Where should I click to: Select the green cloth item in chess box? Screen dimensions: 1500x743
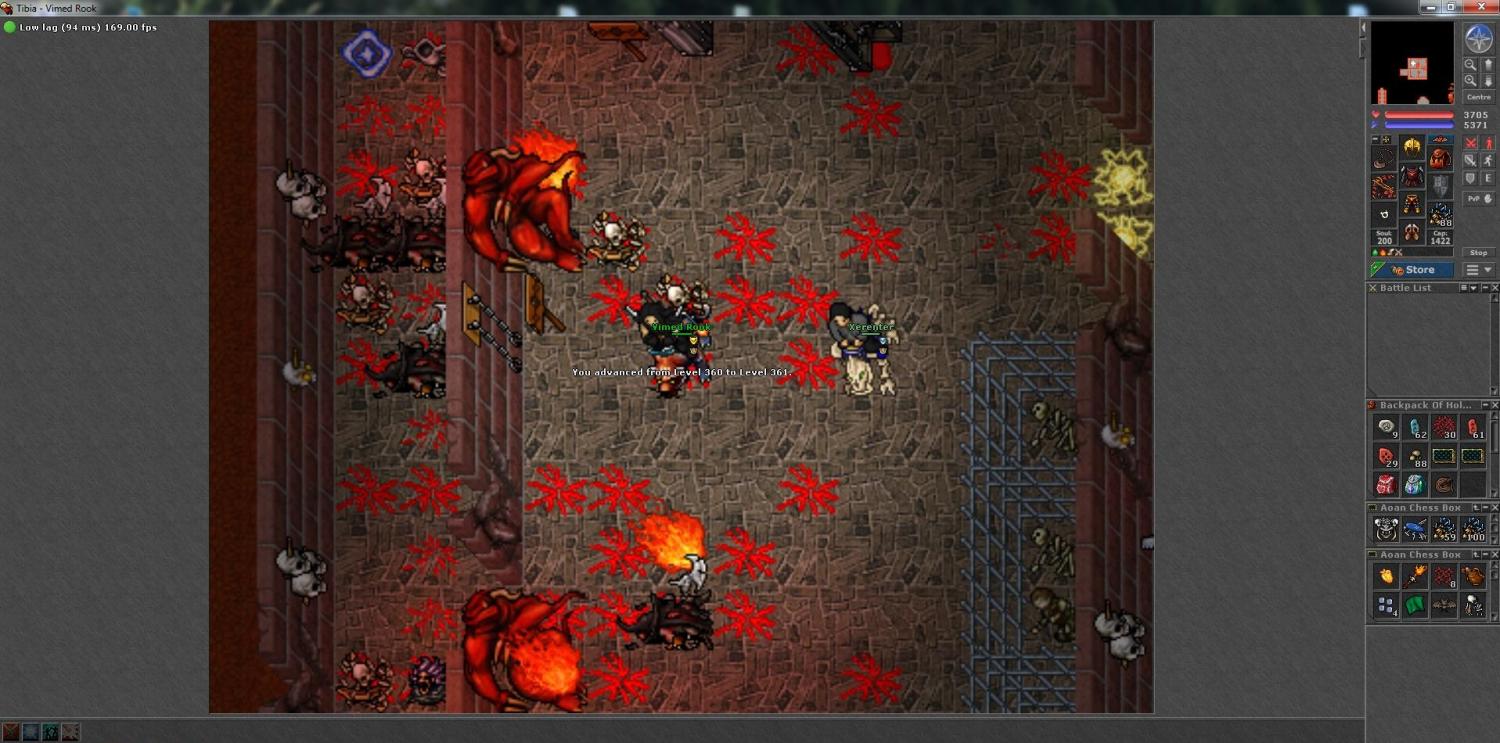[1414, 604]
